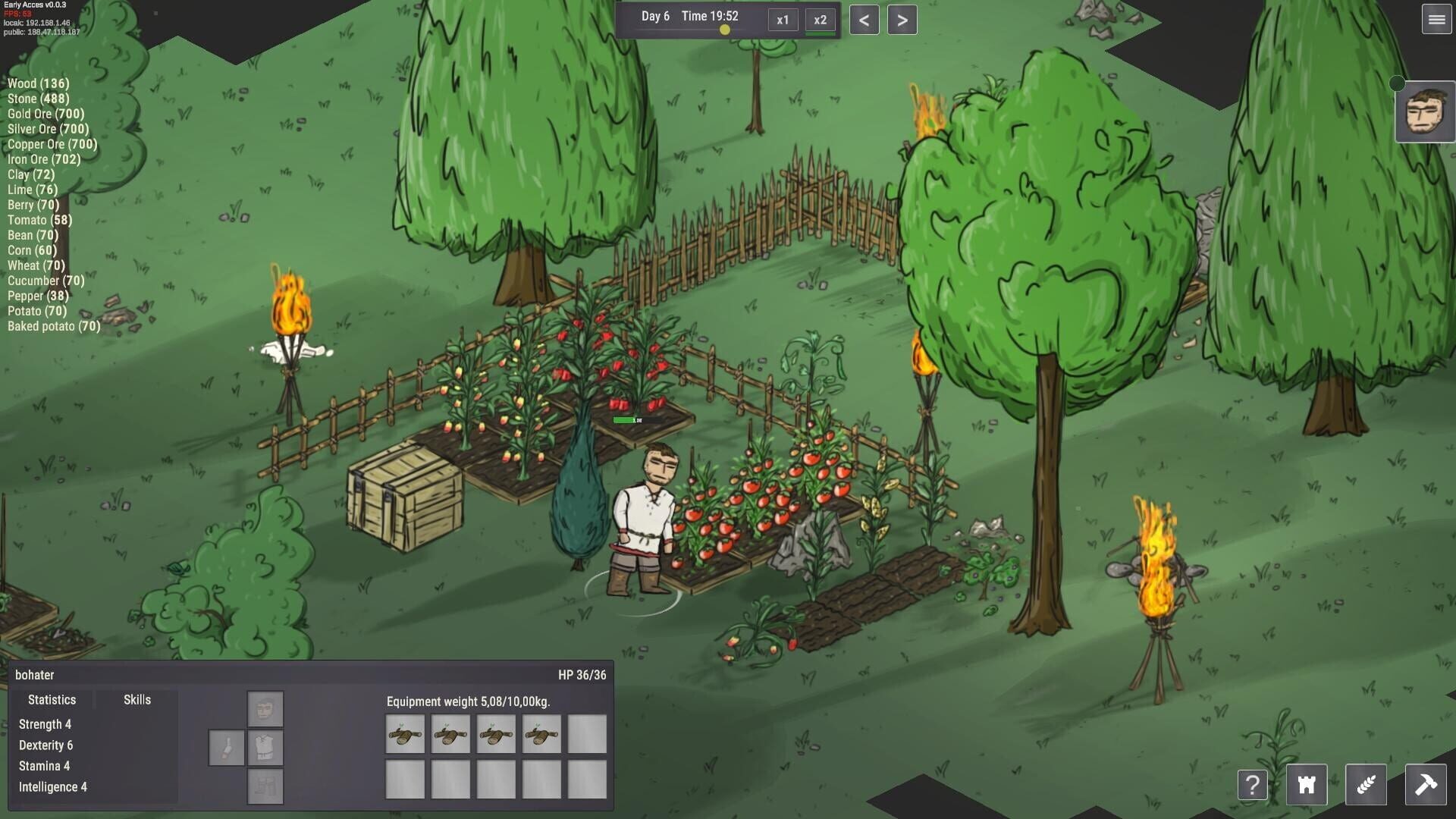Select the torso shirt equipment slot

pos(265,748)
